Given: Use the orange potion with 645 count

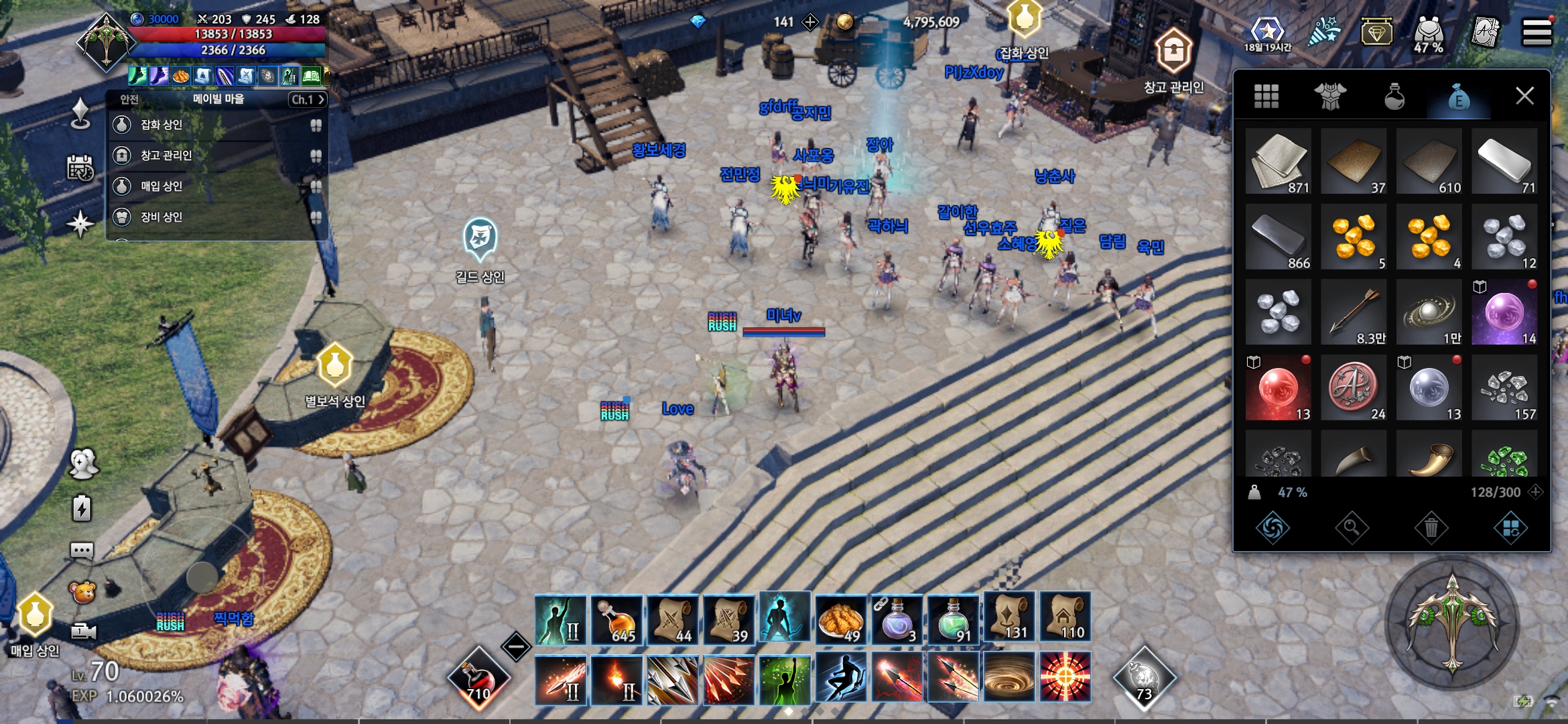Looking at the screenshot, I should pyautogui.click(x=616, y=619).
